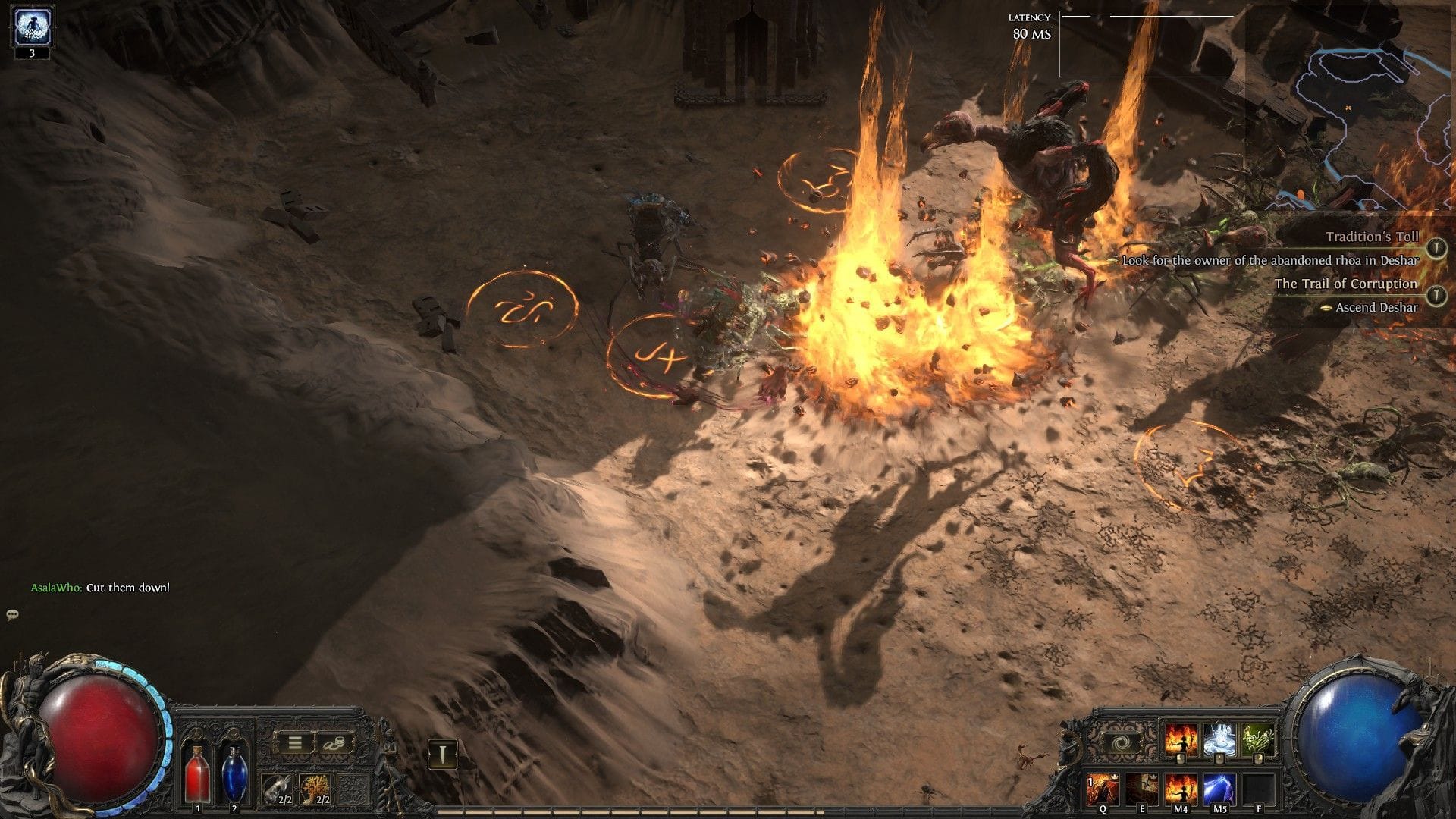
Task: Click the frost nova skill icon
Action: click(1219, 739)
